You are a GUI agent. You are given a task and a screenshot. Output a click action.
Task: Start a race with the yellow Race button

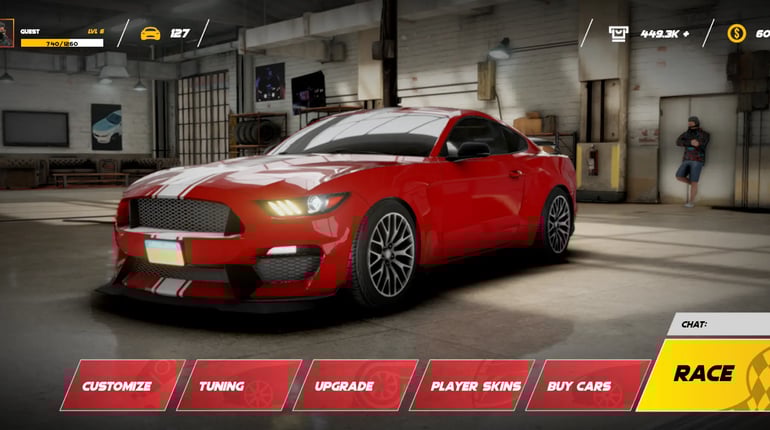pyautogui.click(x=706, y=375)
